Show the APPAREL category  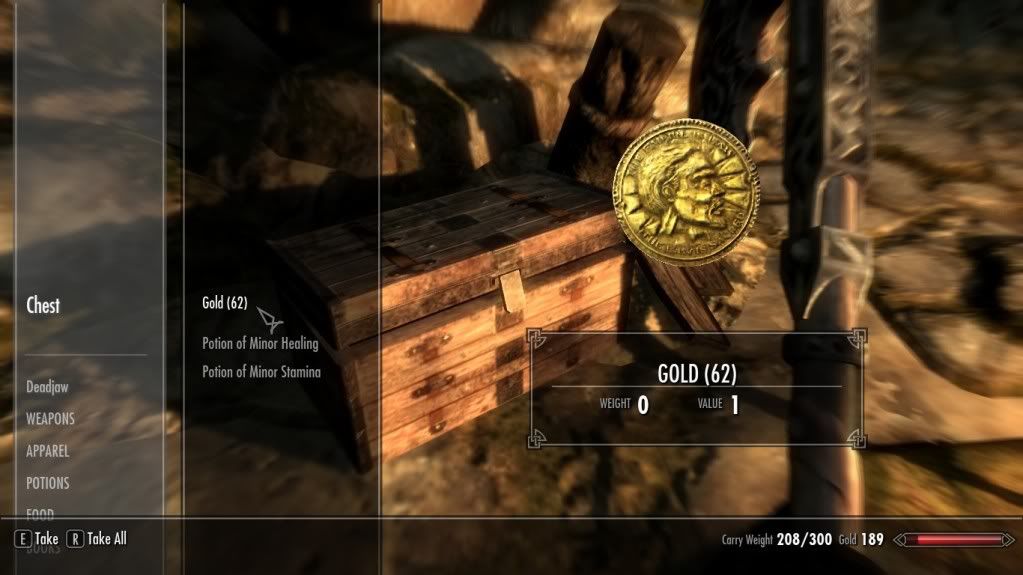[x=48, y=451]
